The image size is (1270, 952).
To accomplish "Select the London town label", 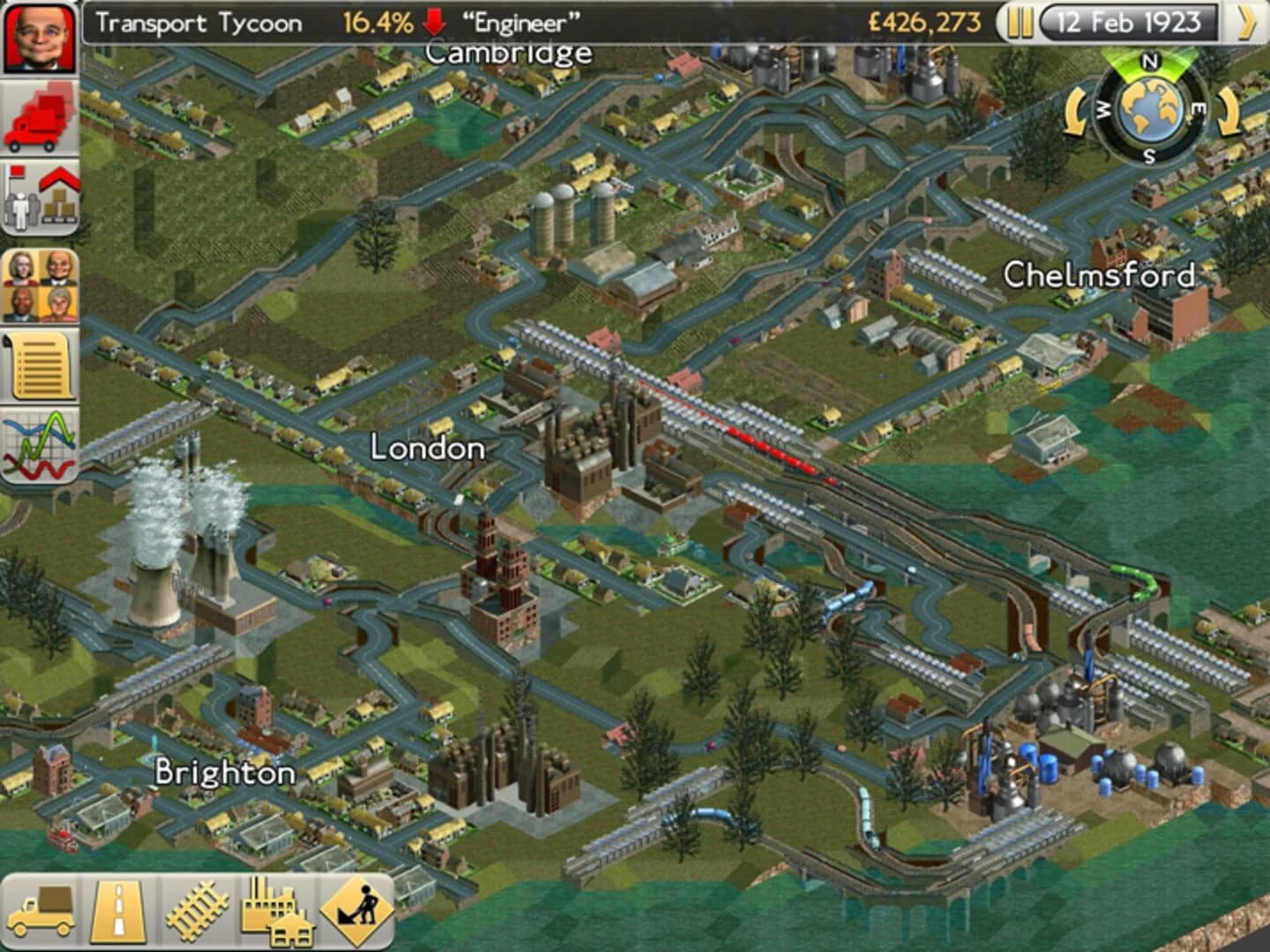I will click(x=427, y=450).
